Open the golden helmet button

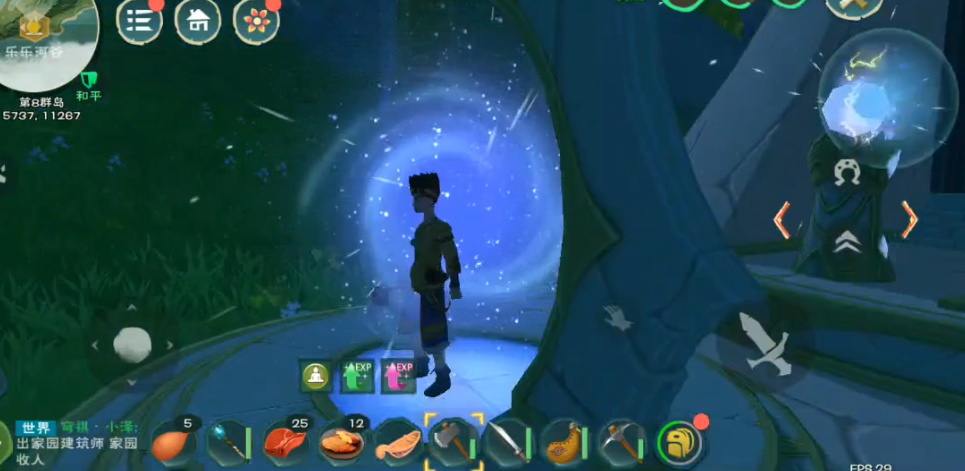coord(680,441)
